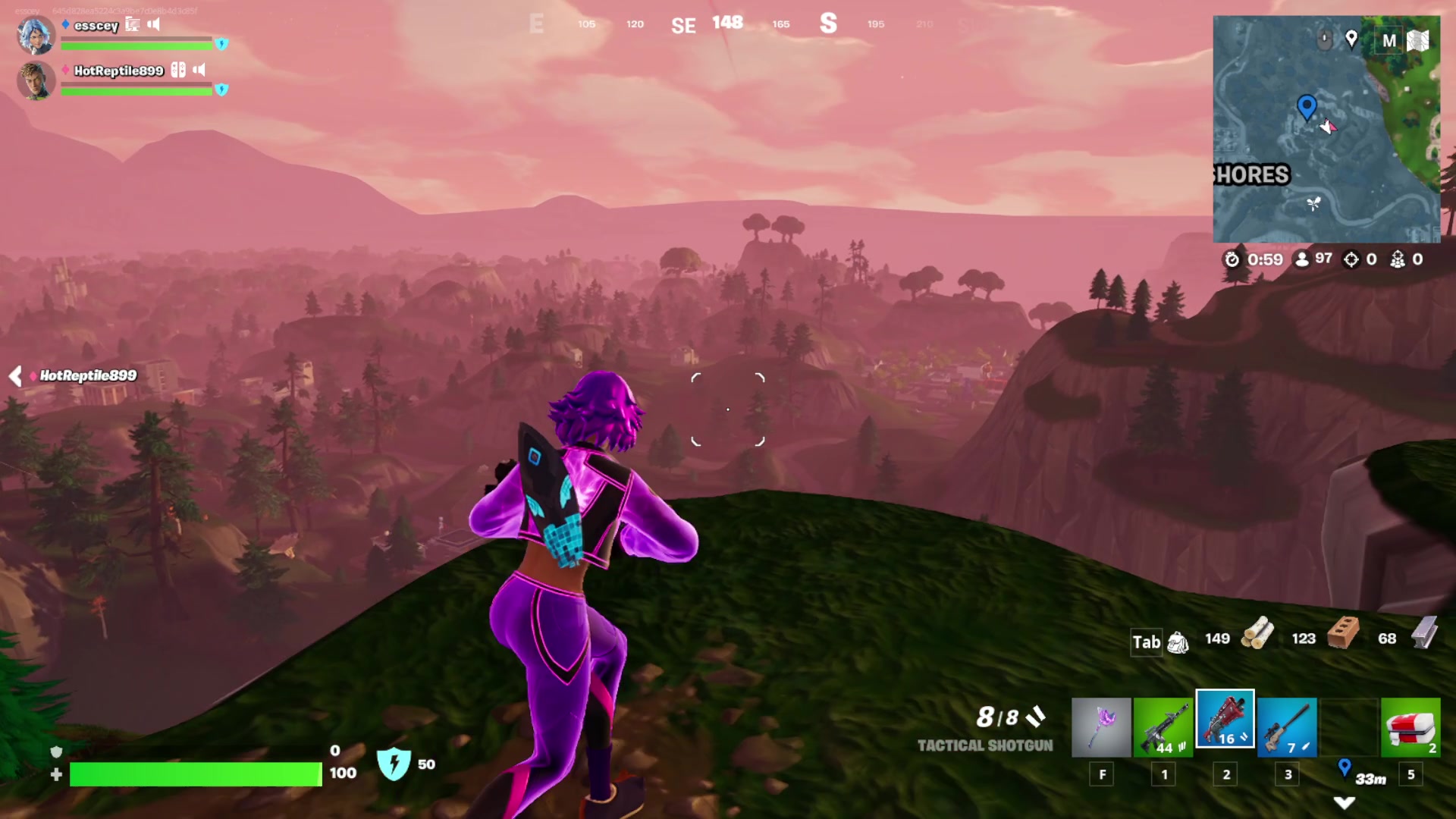The width and height of the screenshot is (1456, 819).
Task: Switch to the assault rifle slot
Action: pyautogui.click(x=1163, y=727)
